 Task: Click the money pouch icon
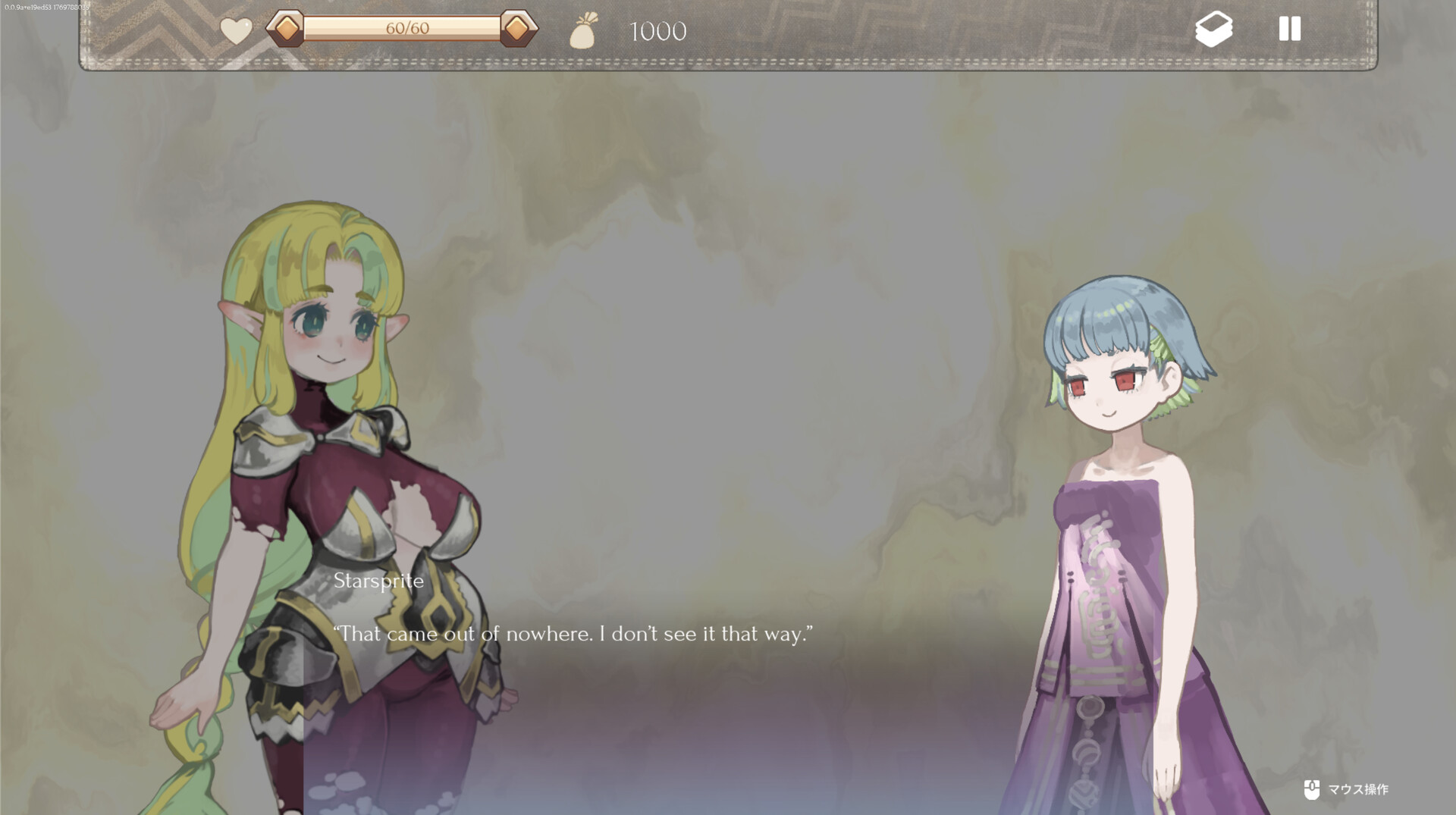click(x=583, y=30)
